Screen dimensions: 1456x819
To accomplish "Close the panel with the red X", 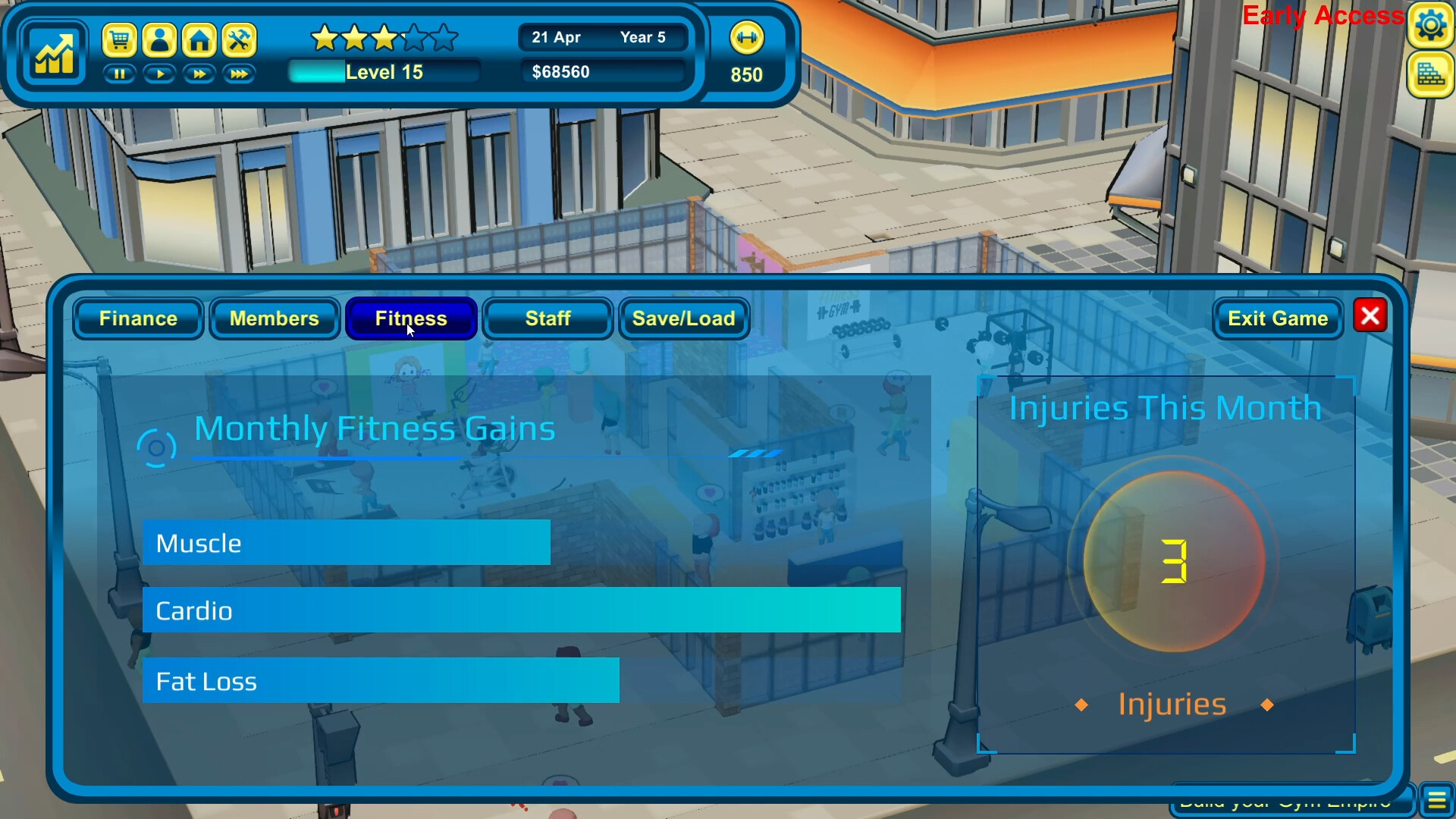I will (1370, 316).
